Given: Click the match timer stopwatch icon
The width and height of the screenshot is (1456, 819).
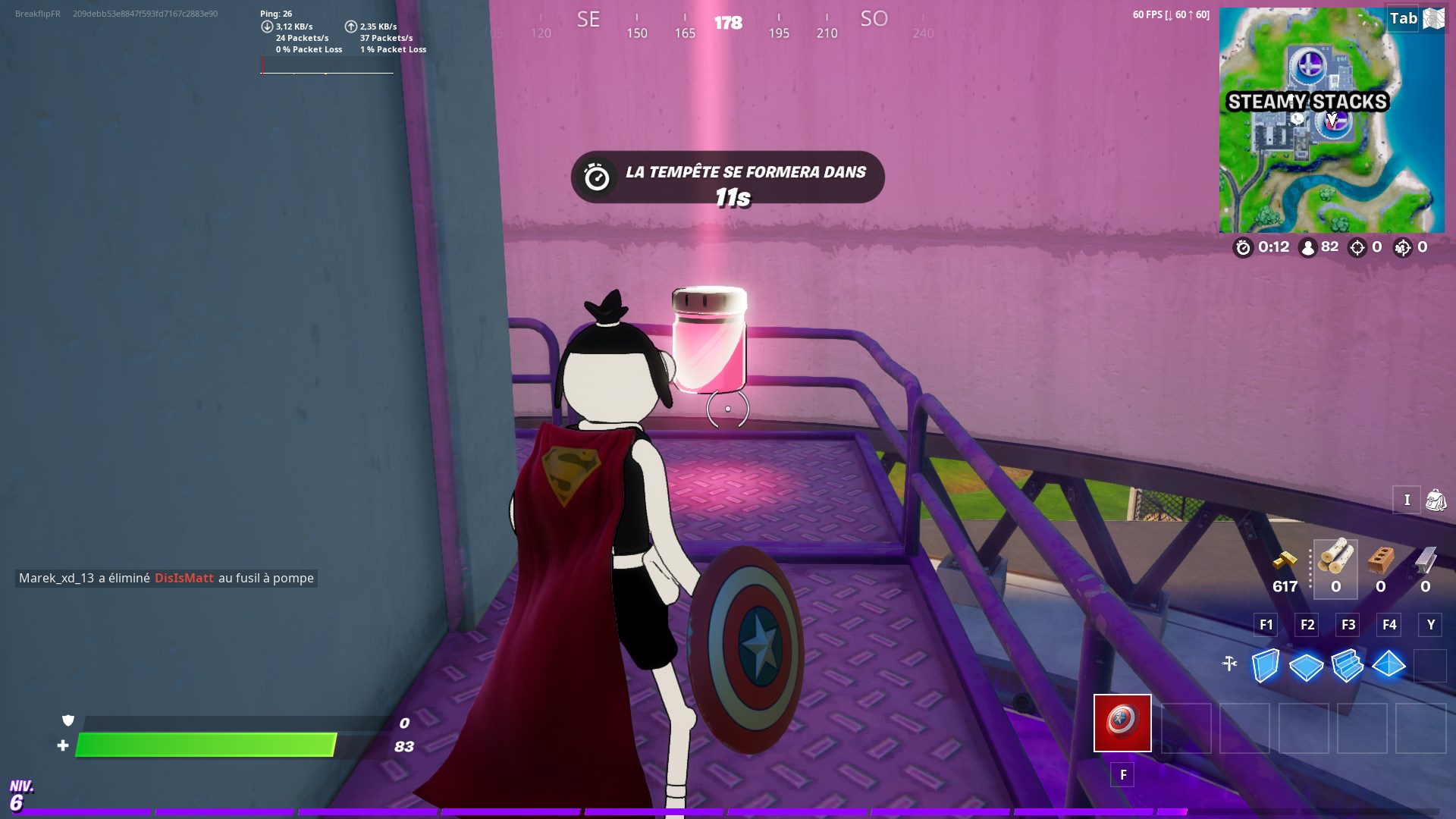Looking at the screenshot, I should click(1244, 248).
